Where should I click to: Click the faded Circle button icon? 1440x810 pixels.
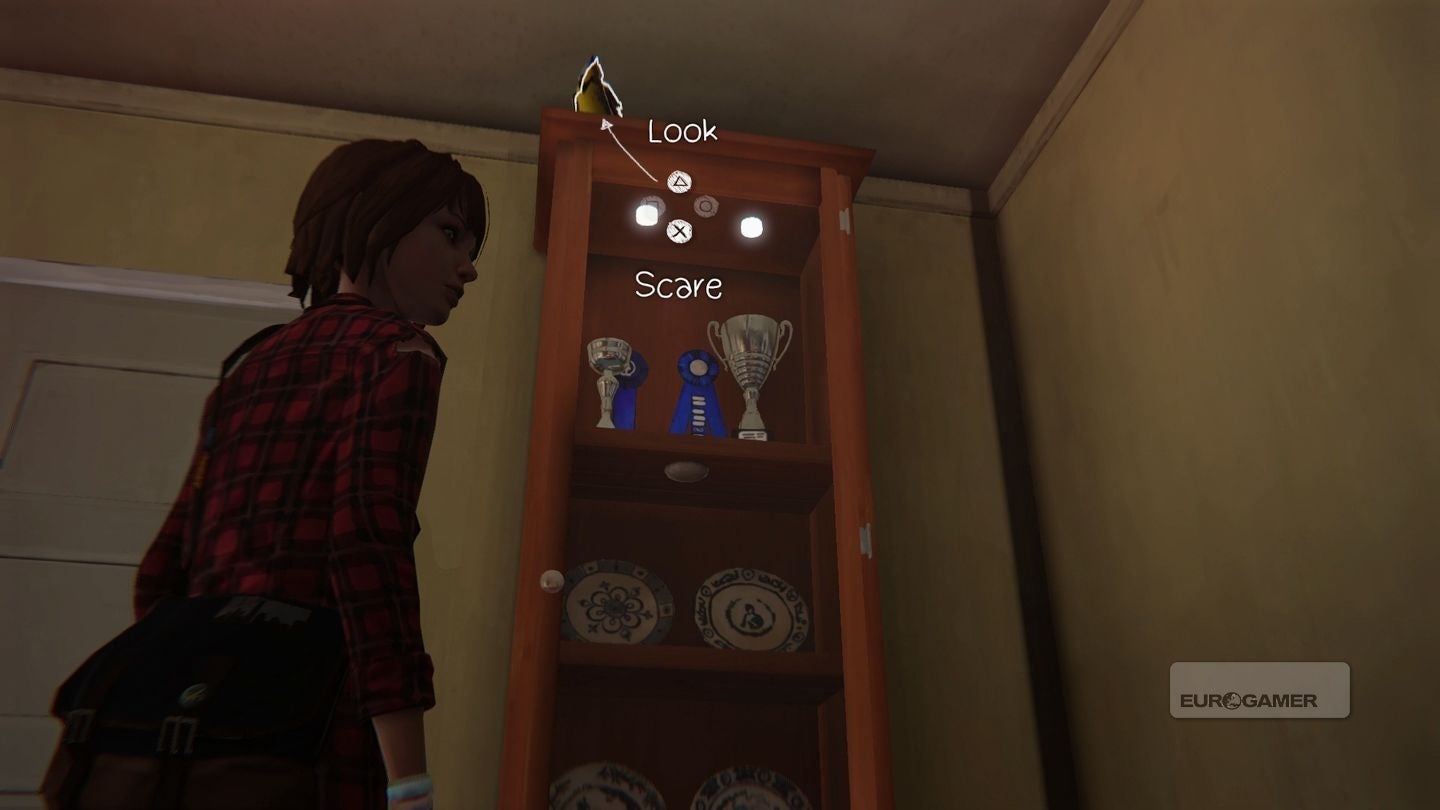[706, 204]
